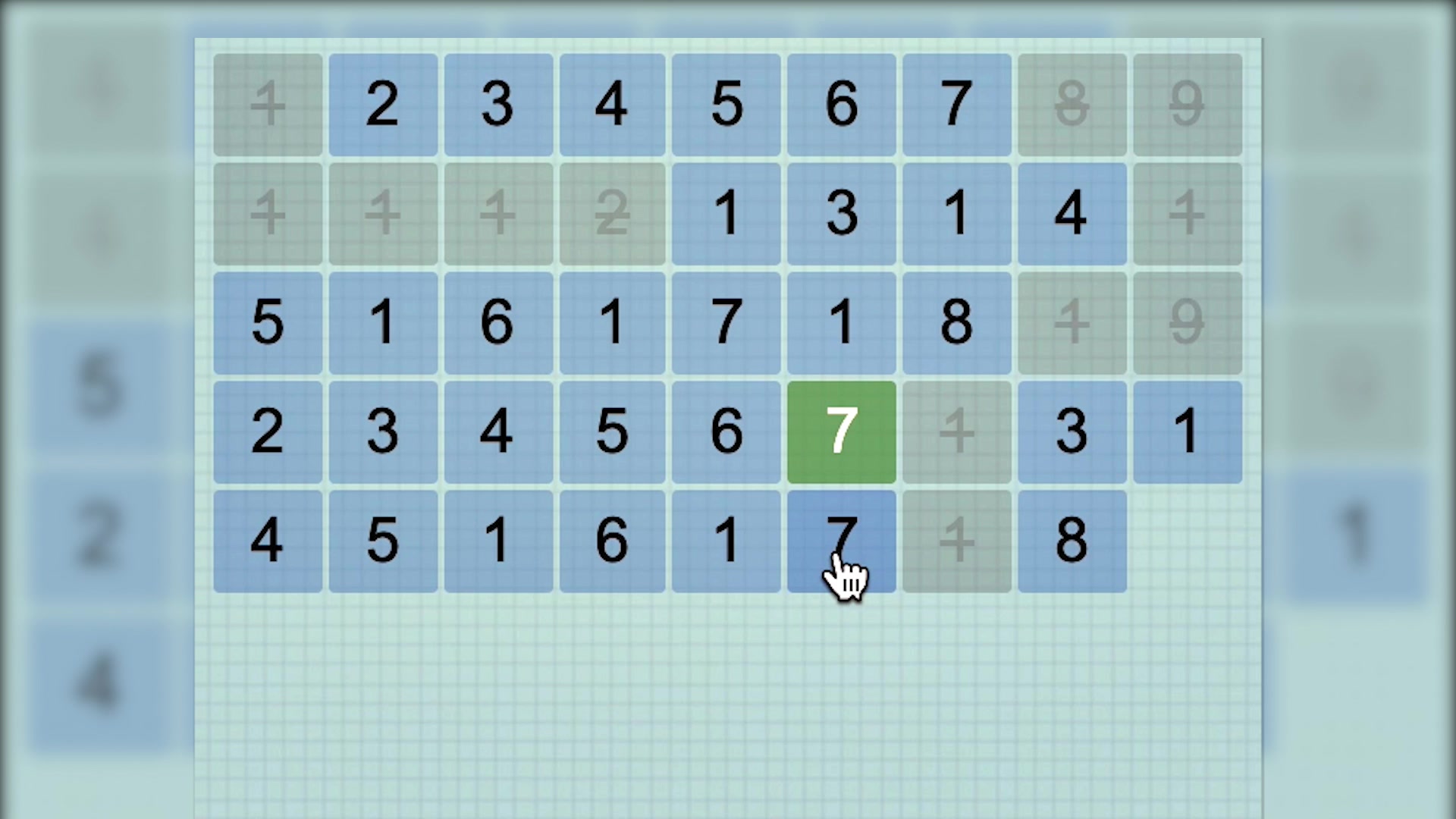Click the 7 tile beneath the green 7
The image size is (1456, 819).
tap(841, 540)
